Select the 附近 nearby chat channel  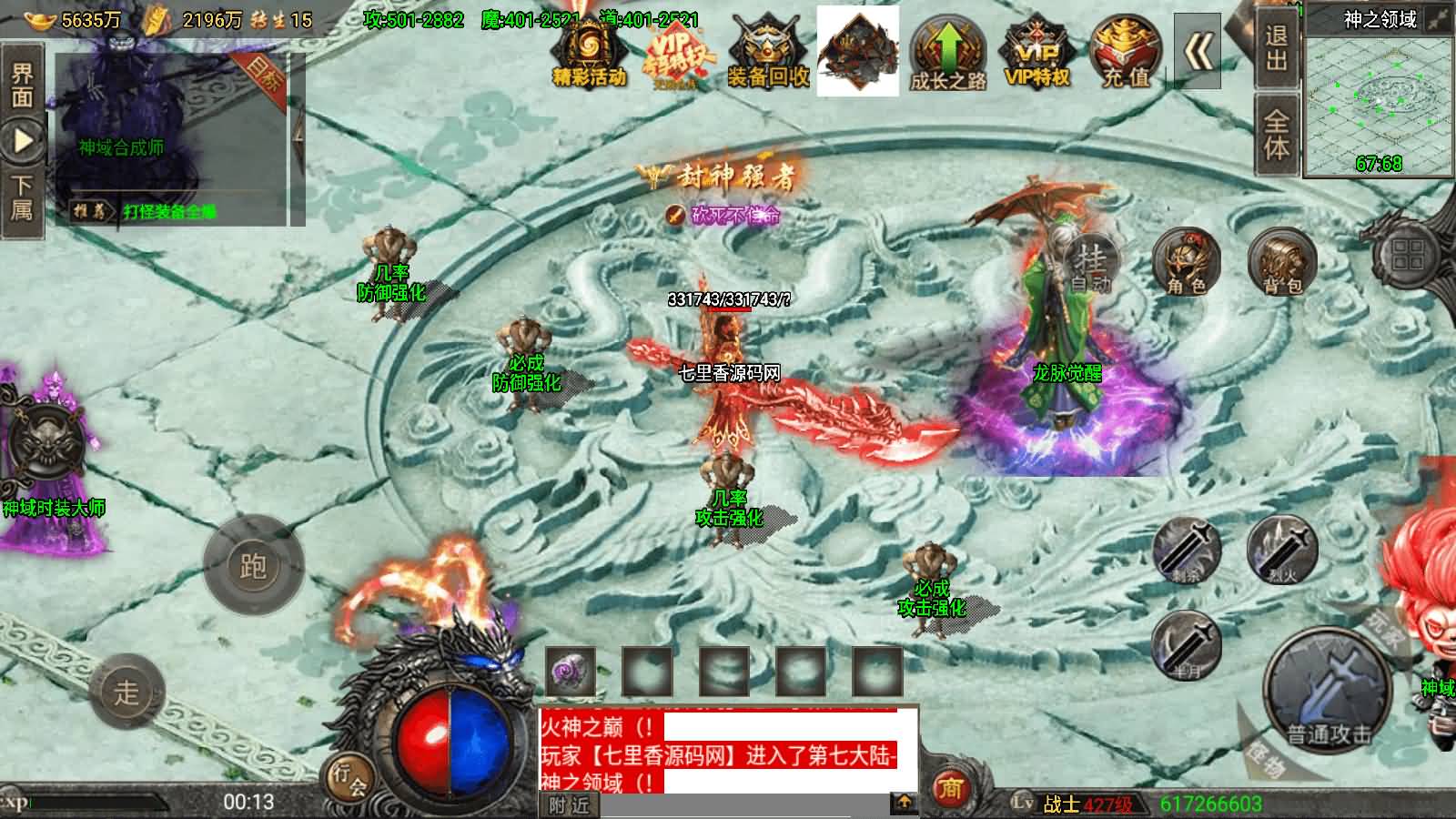(x=570, y=805)
